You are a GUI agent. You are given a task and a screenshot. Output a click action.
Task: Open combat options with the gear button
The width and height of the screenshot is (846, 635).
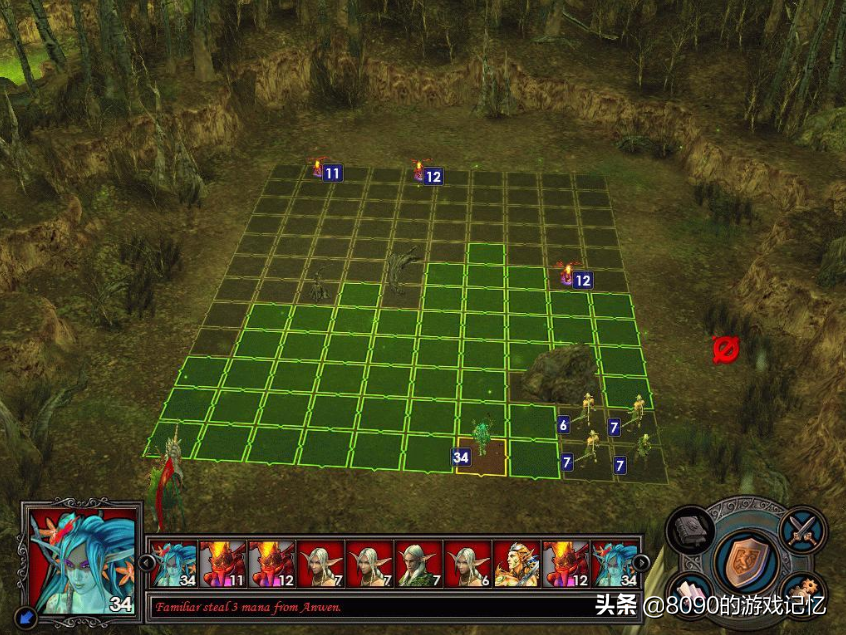click(803, 593)
